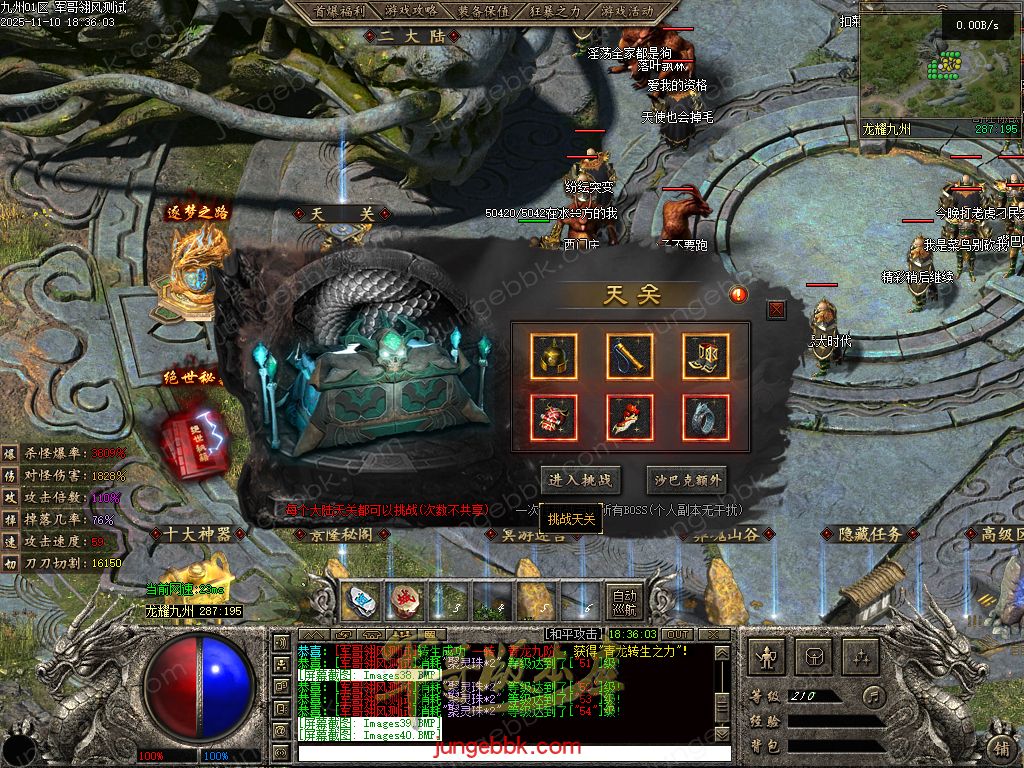Select the silver dragon ring reward
This screenshot has width=1024, height=768.
[706, 417]
